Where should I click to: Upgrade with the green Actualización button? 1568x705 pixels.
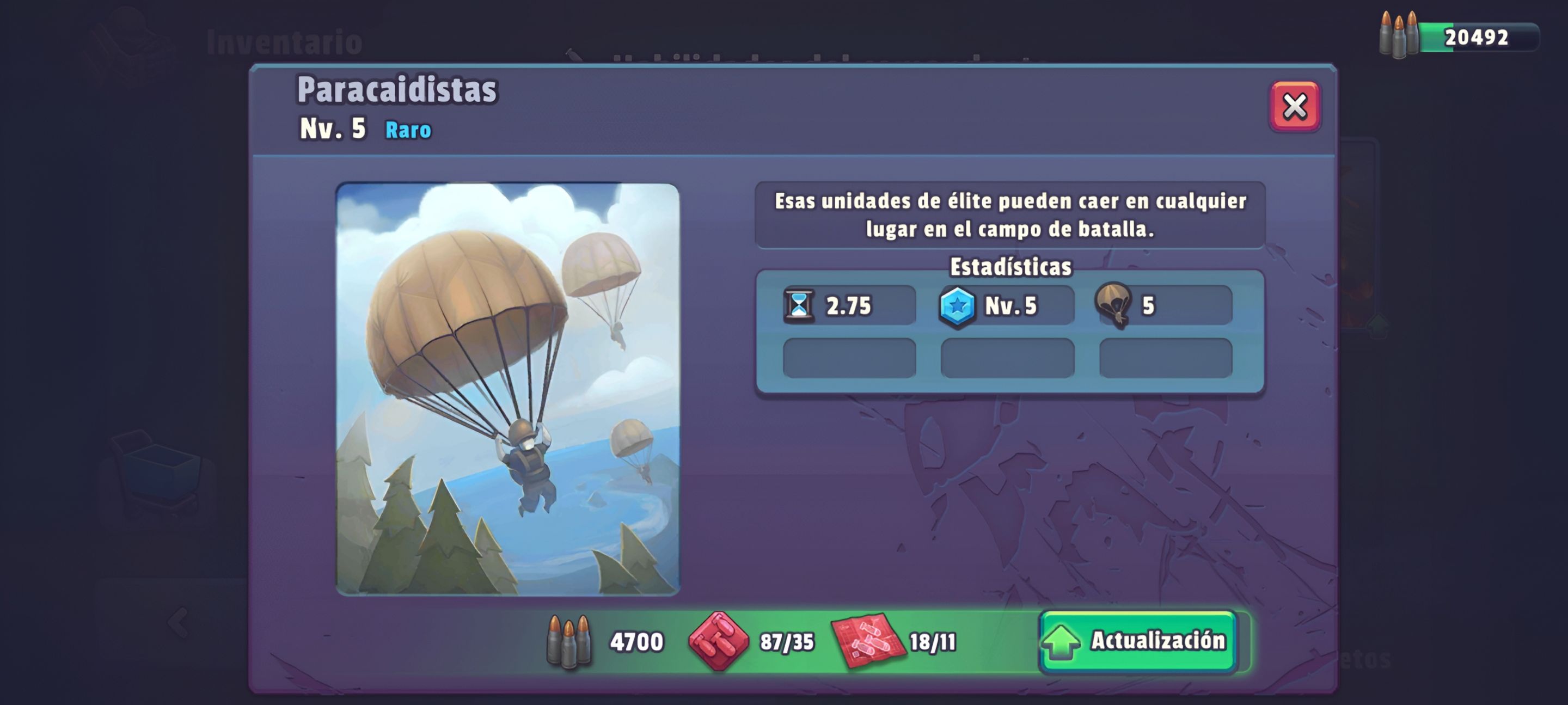point(1138,641)
